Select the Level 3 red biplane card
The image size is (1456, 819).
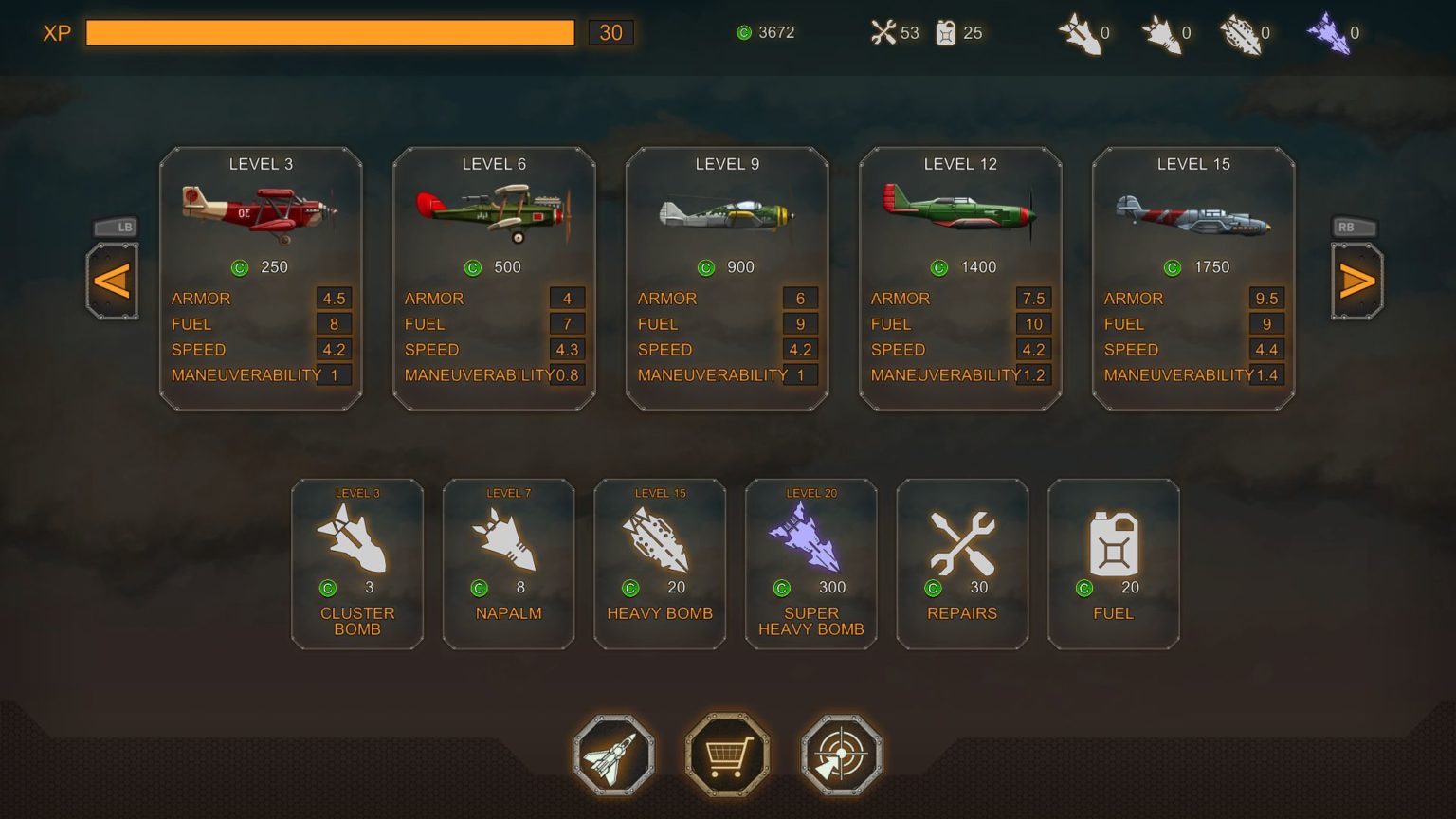pos(261,279)
